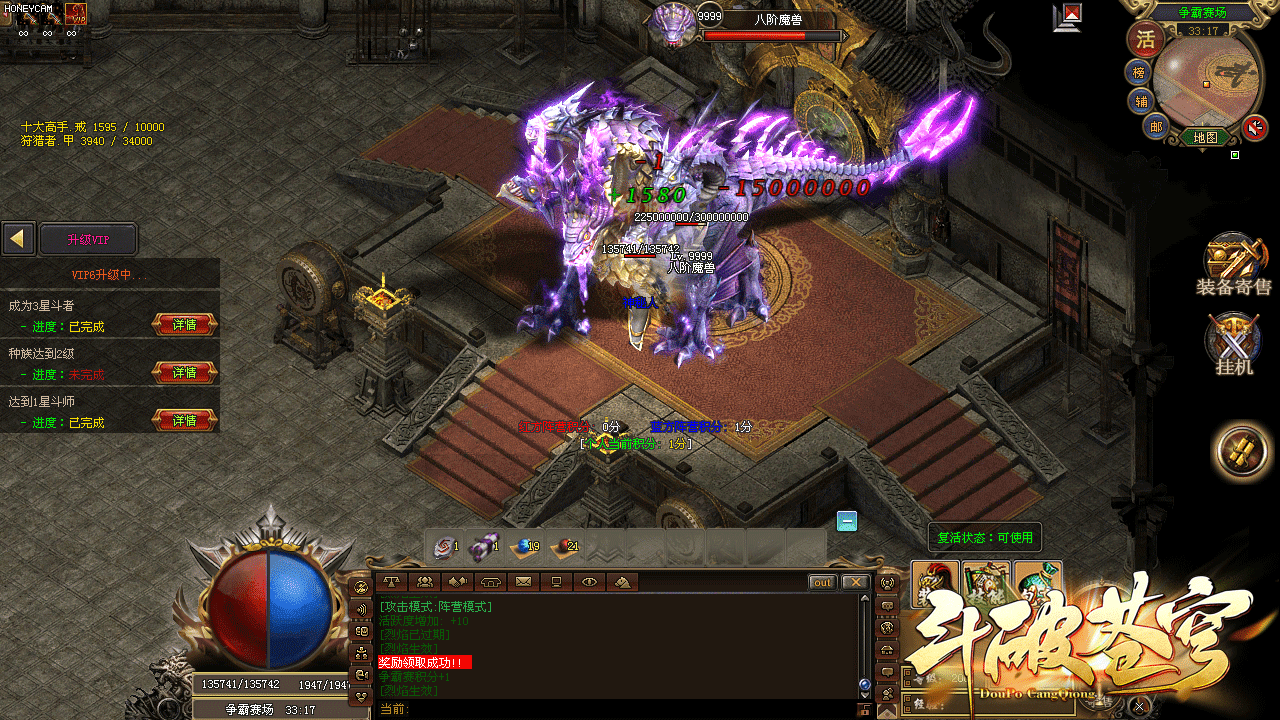Use the blue orb potion hotbar slot
Screen dimensions: 1280x720
pyautogui.click(x=524, y=547)
